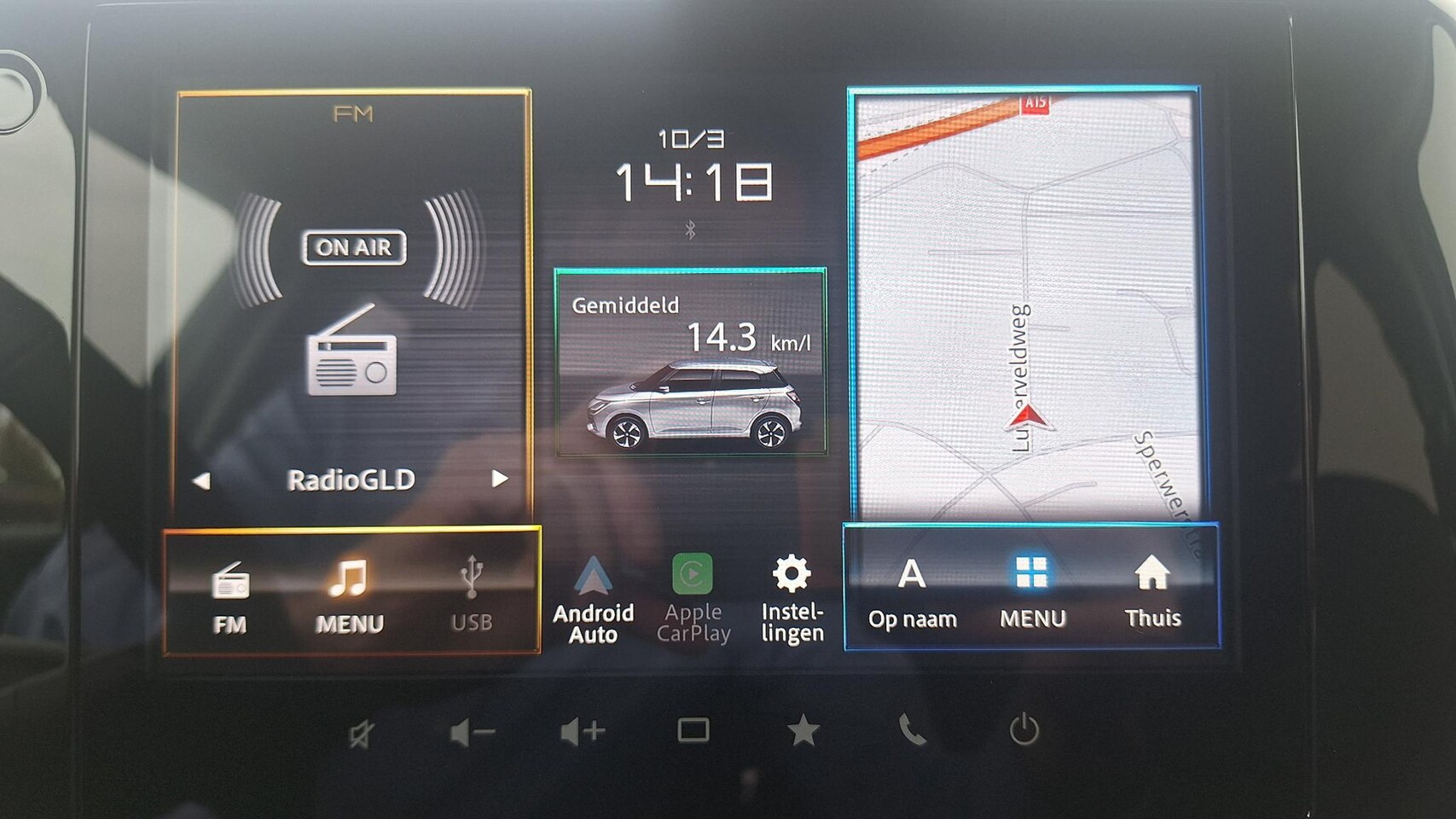The width and height of the screenshot is (1456, 819).
Task: Open Instellingen settings gear
Action: 792,599
